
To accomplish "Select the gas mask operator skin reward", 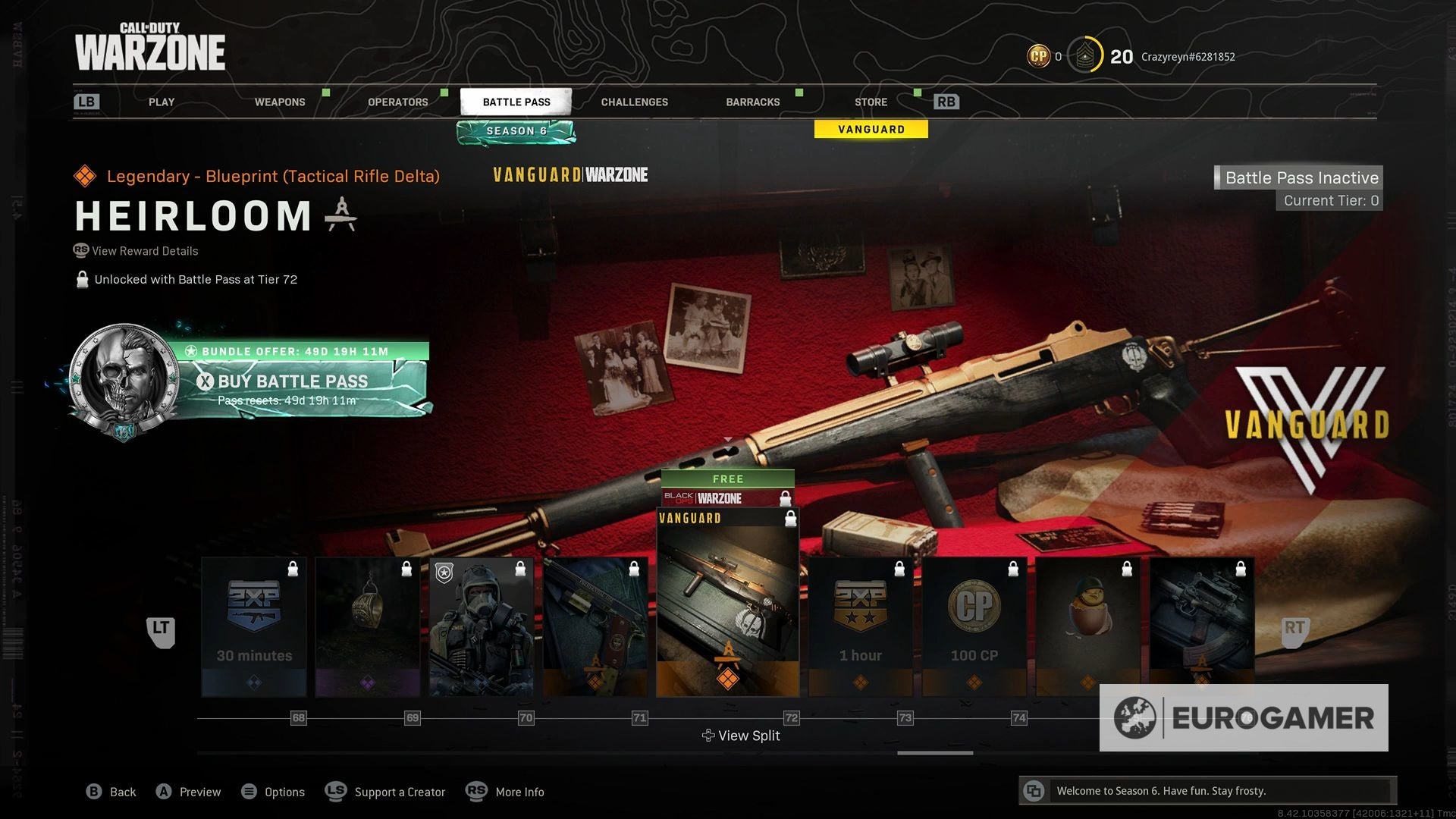I will click(x=482, y=626).
